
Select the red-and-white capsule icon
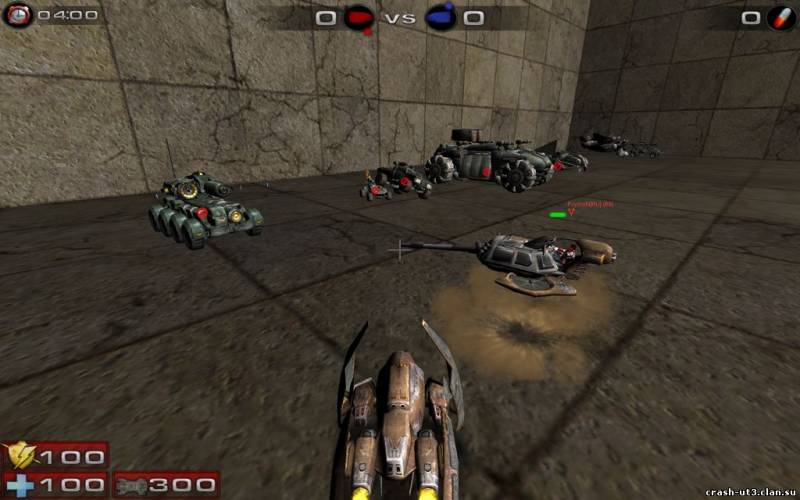(782, 17)
